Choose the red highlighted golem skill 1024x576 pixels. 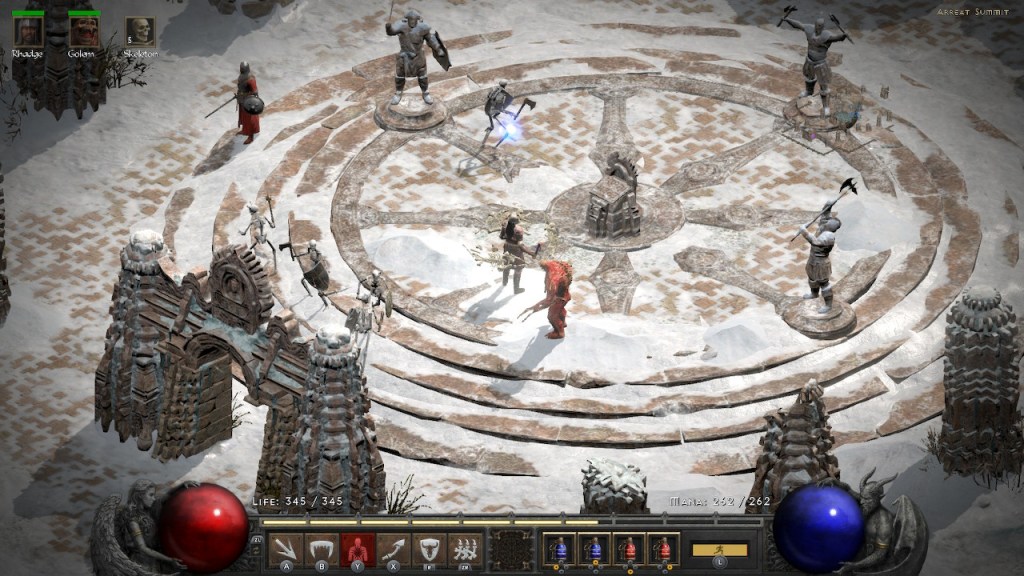click(357, 549)
